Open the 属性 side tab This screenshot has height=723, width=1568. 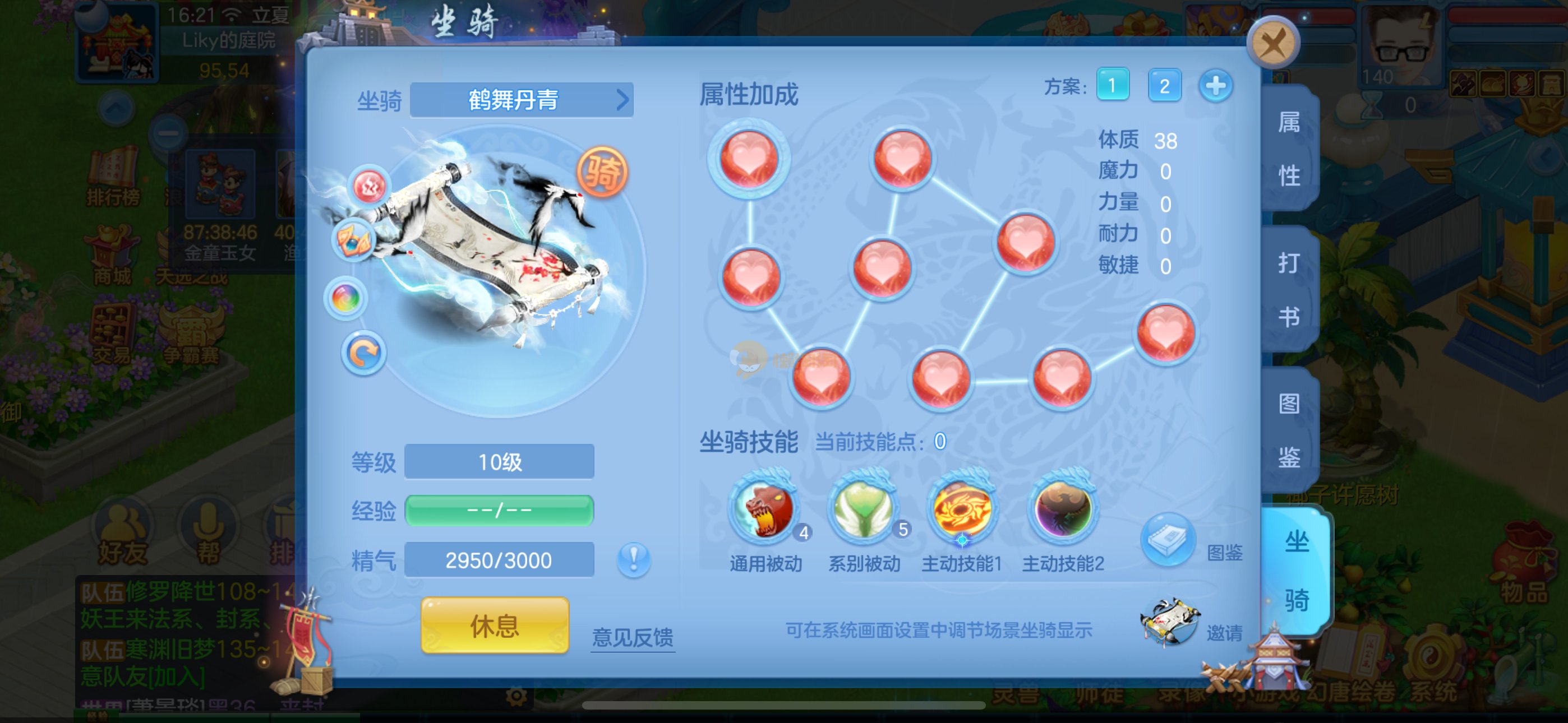(x=1289, y=149)
